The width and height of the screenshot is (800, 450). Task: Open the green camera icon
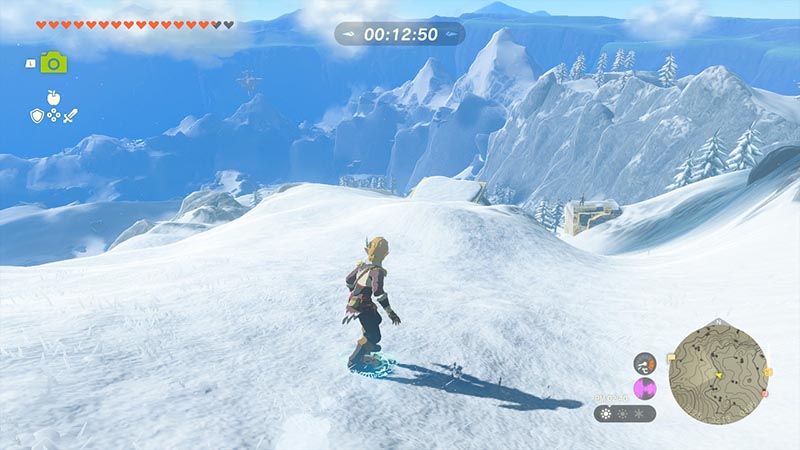[53, 62]
